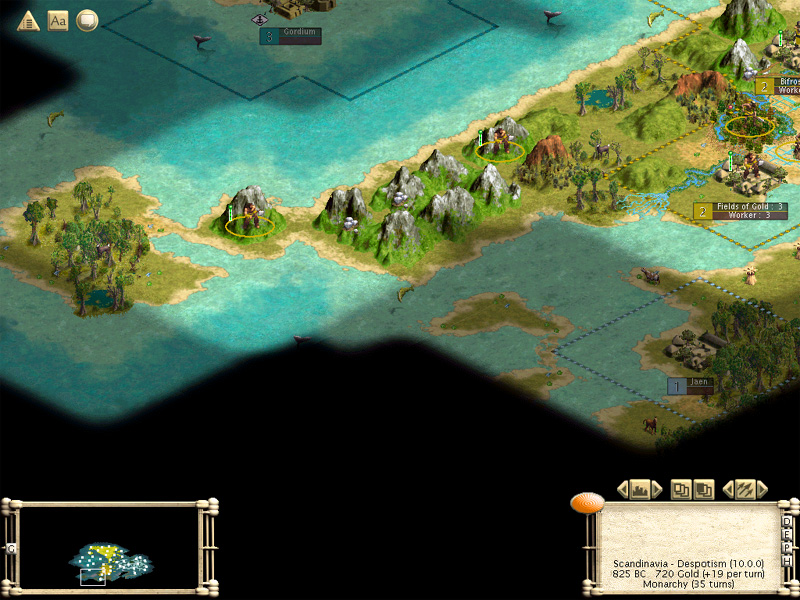Cycle to next unit with rightmost arrow
Viewport: 800px width, 600px height.
coord(761,489)
